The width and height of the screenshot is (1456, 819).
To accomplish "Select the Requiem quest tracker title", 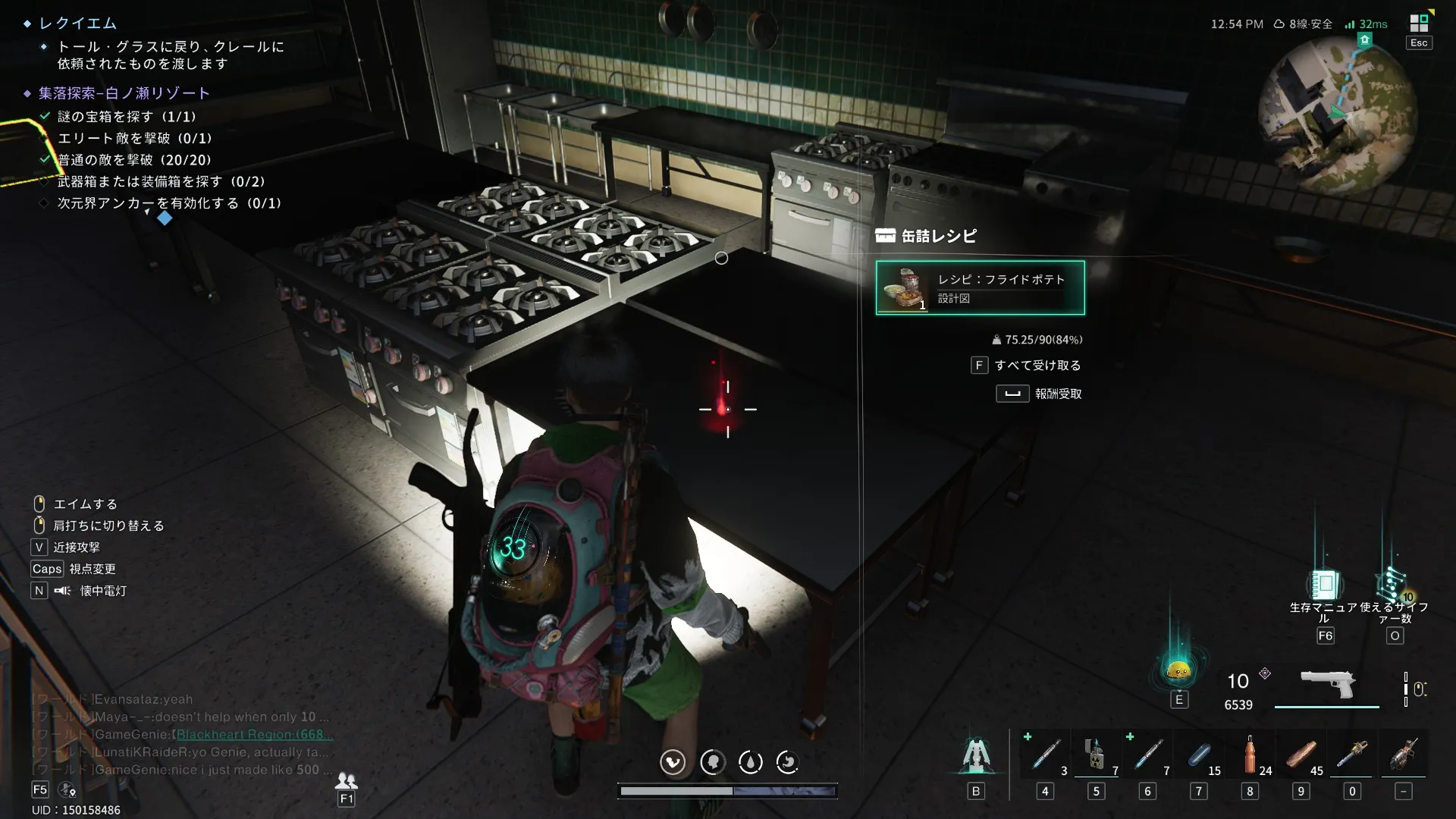I will coord(78,24).
